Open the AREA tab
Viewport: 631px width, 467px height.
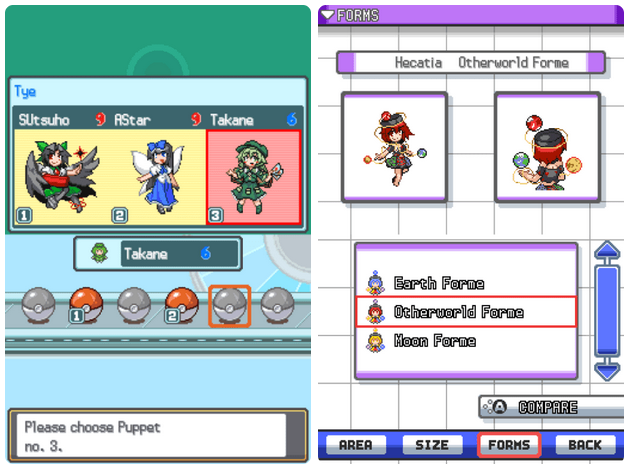[355, 445]
